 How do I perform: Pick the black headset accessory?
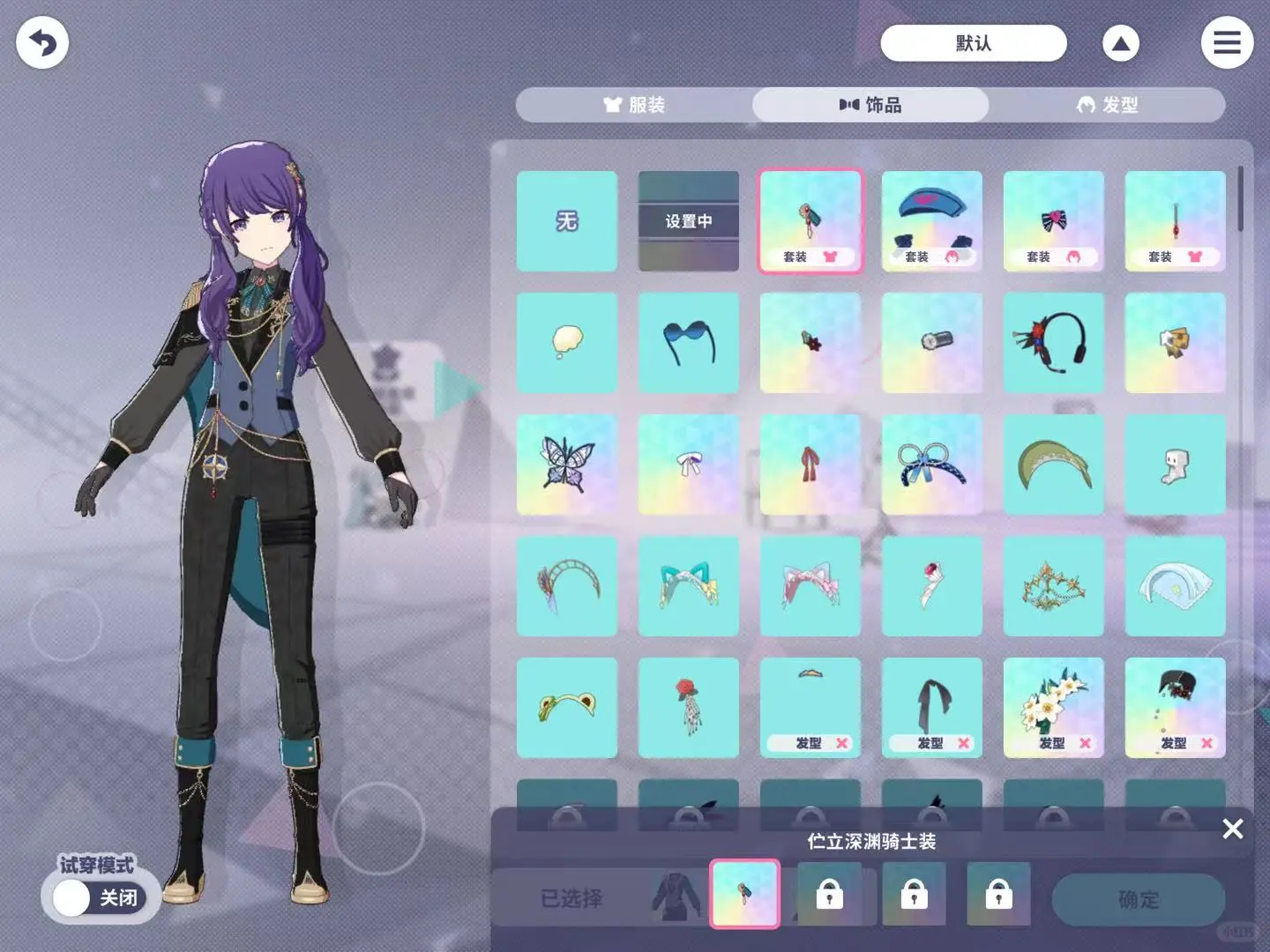point(1054,343)
